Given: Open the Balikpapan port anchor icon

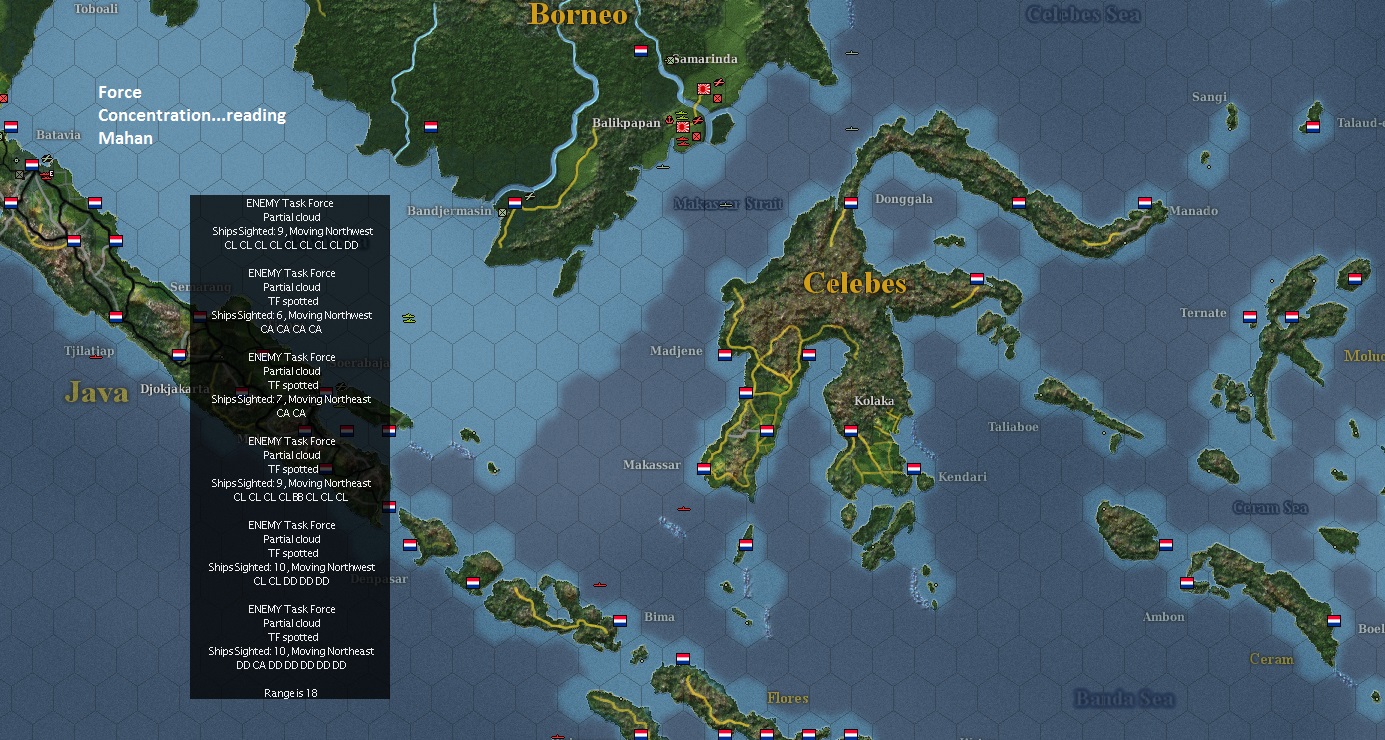Looking at the screenshot, I should tap(669, 118).
